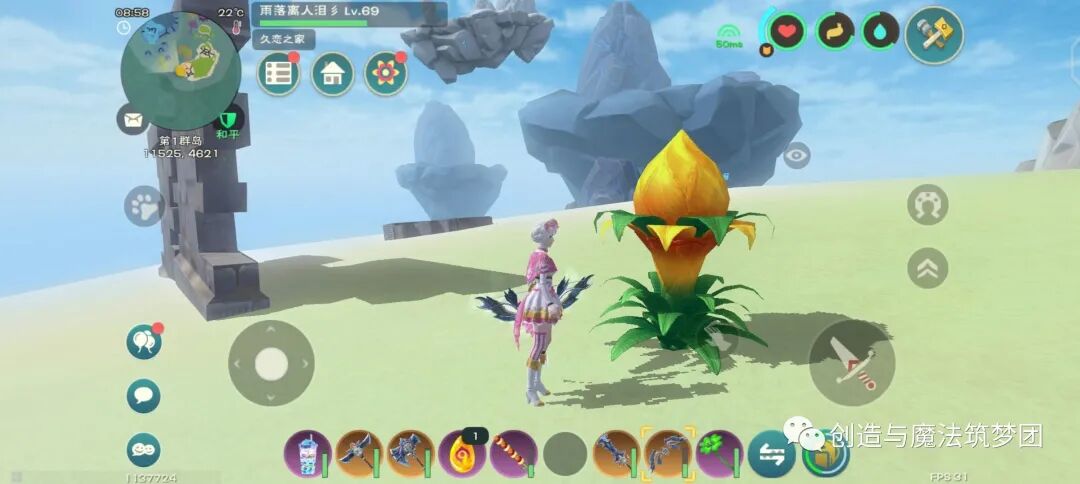Image resolution: width=1080 pixels, height=484 pixels.
Task: Select the meat skewer slot
Action: 513,454
